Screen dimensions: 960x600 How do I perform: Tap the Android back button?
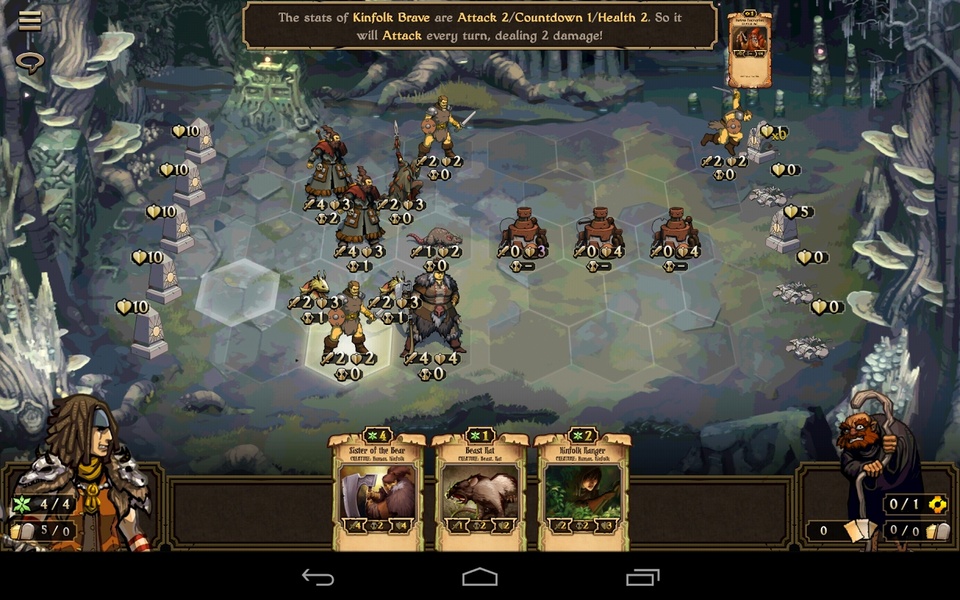[318, 577]
